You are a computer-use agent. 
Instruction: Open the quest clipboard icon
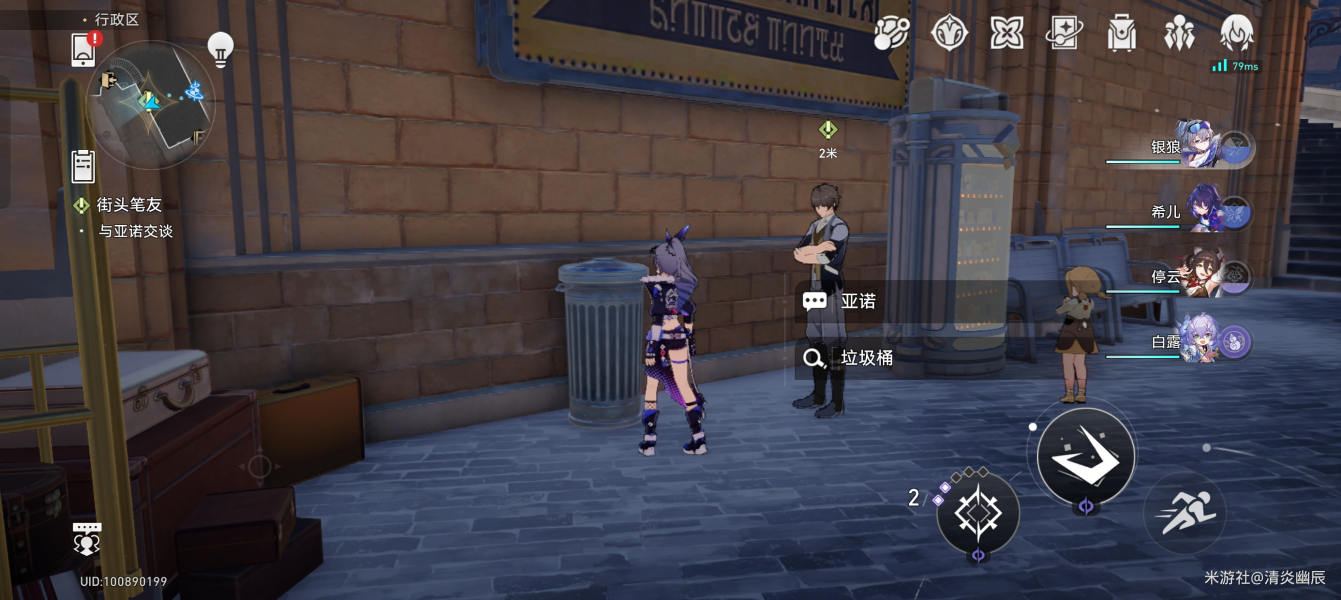83,165
